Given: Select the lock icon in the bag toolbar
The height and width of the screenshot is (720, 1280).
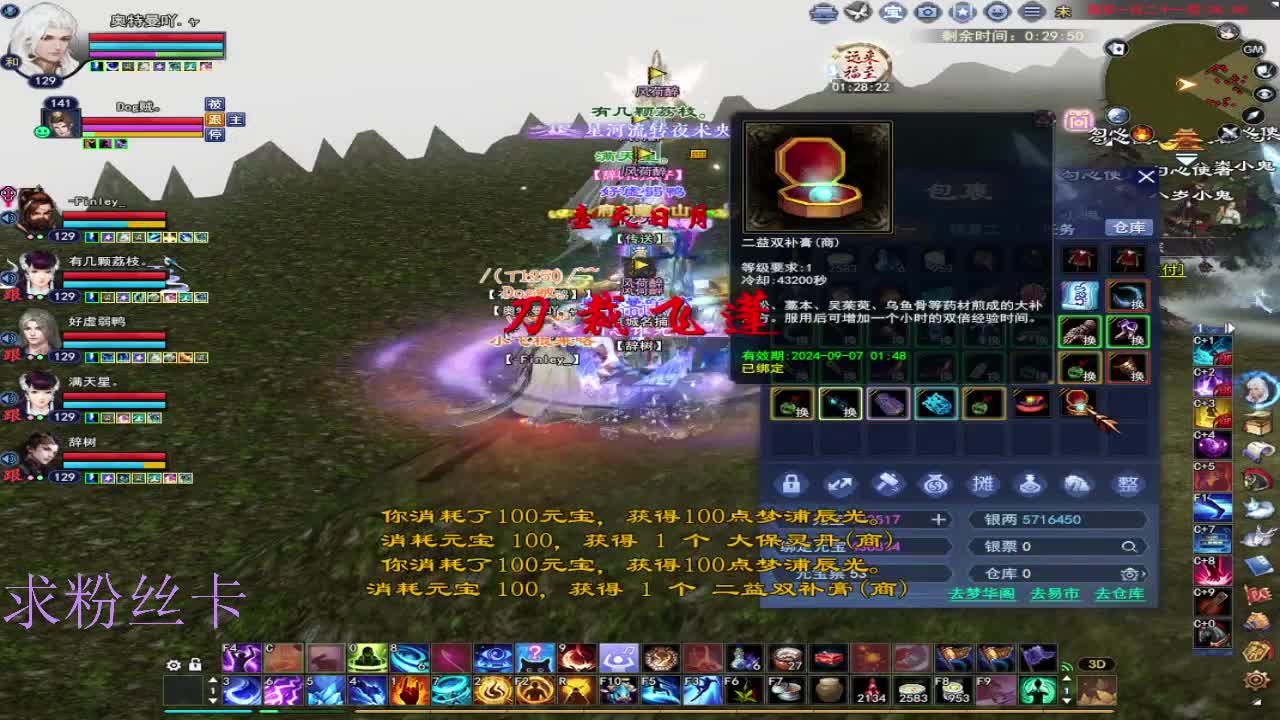Looking at the screenshot, I should tap(793, 483).
